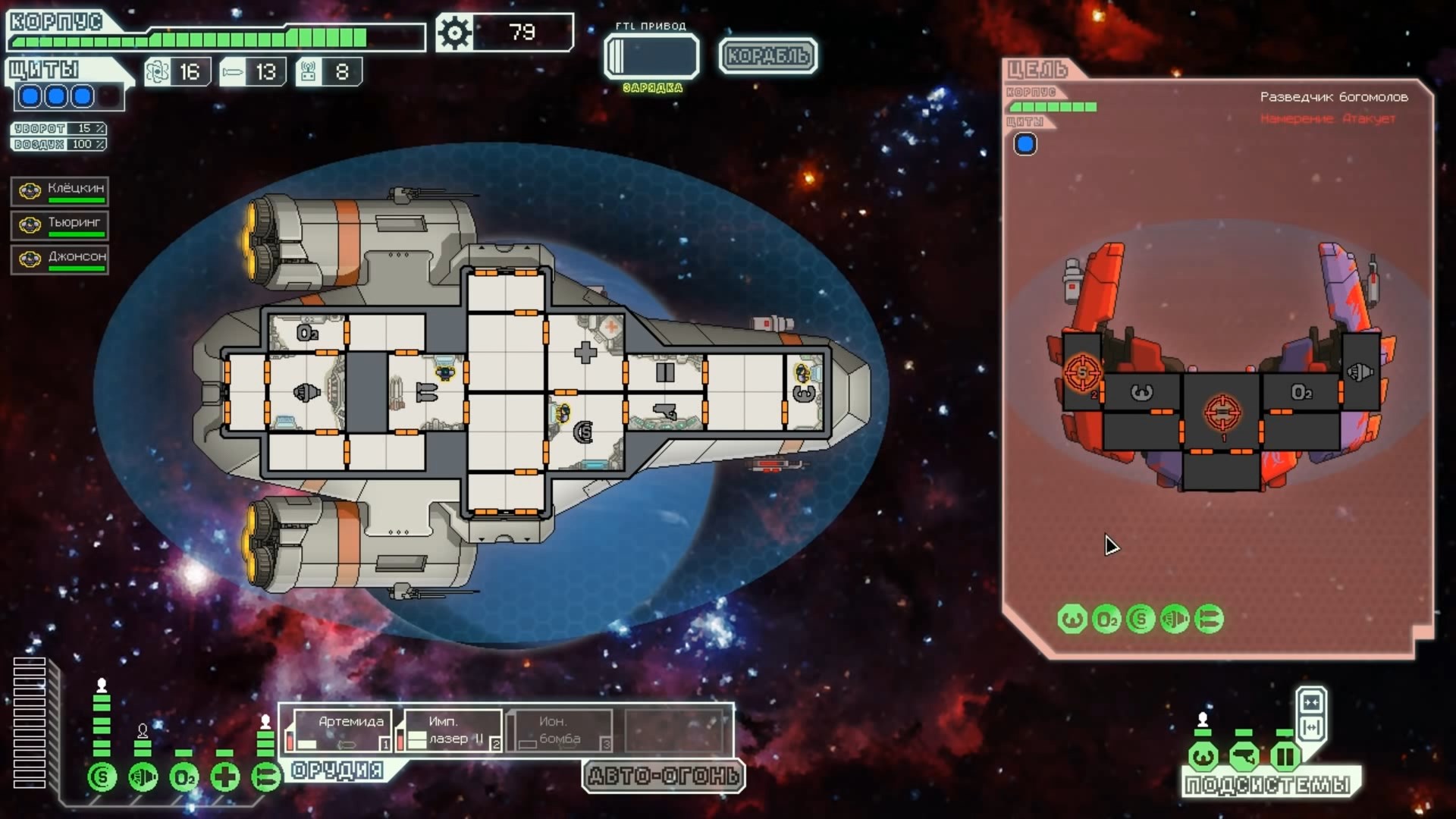1456x819 pixels.
Task: Click the FTL ПРИВОД jump button
Action: 651,56
